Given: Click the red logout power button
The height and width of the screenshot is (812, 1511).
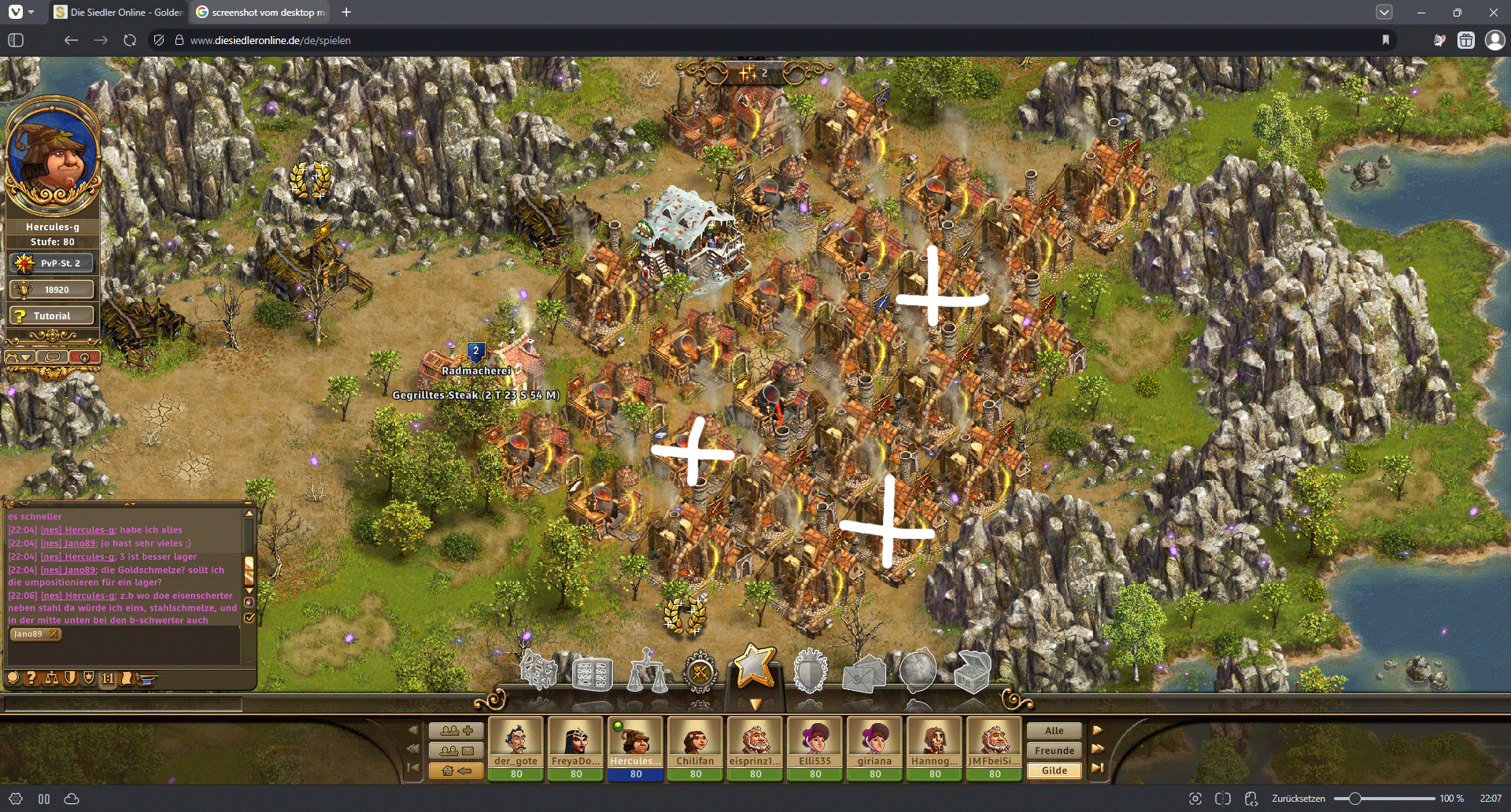Looking at the screenshot, I should 84,357.
